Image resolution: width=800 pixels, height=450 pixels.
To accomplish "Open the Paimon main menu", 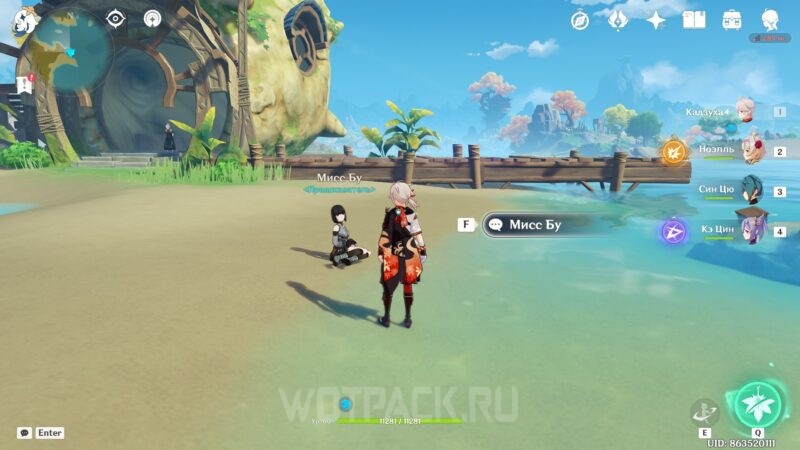I will pos(24,20).
